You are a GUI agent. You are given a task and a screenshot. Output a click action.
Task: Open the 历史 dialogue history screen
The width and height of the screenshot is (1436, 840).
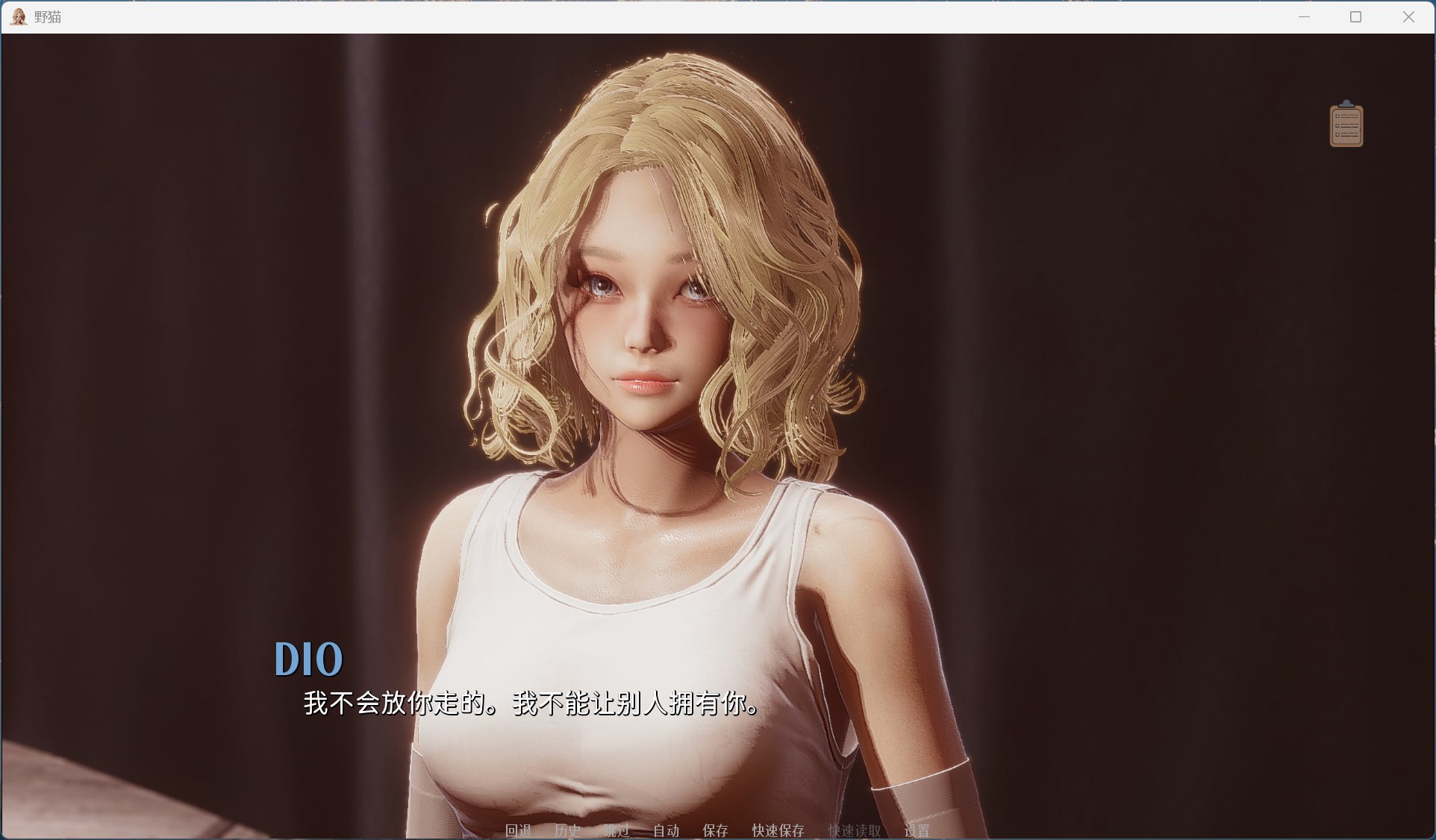tap(569, 830)
